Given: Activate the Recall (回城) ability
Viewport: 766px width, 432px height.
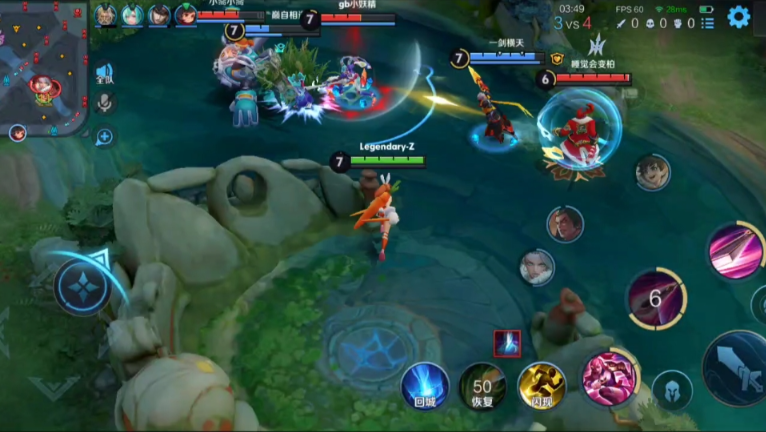Looking at the screenshot, I should click(425, 385).
